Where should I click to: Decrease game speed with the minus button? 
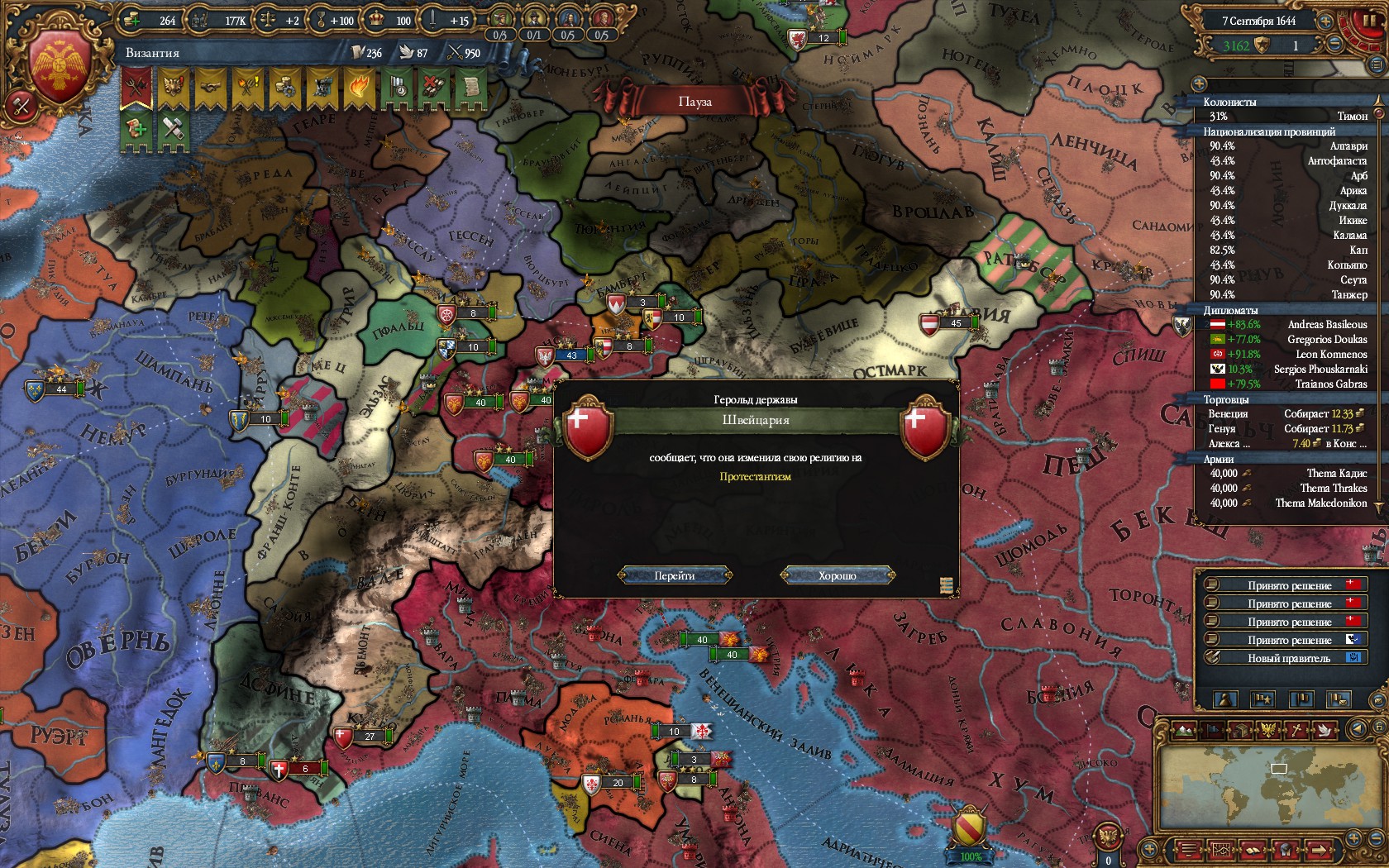coord(1336,45)
